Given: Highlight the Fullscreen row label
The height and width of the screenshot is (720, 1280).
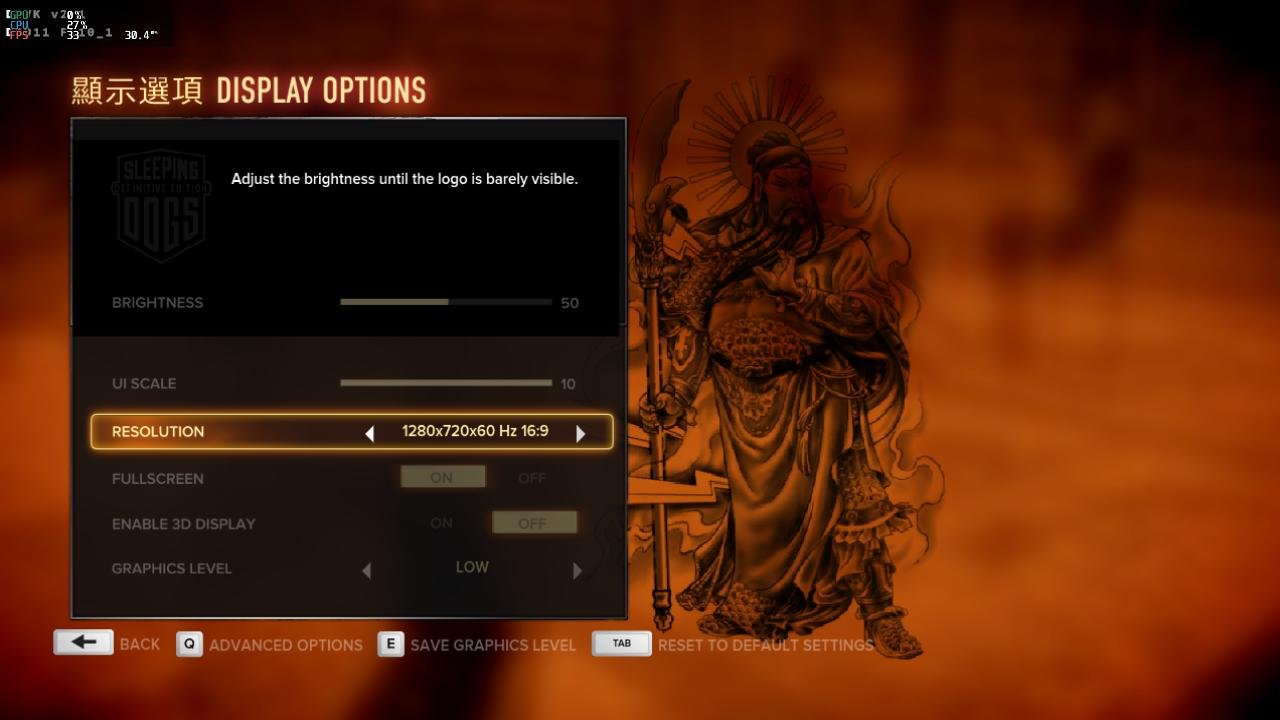Looking at the screenshot, I should coord(158,478).
